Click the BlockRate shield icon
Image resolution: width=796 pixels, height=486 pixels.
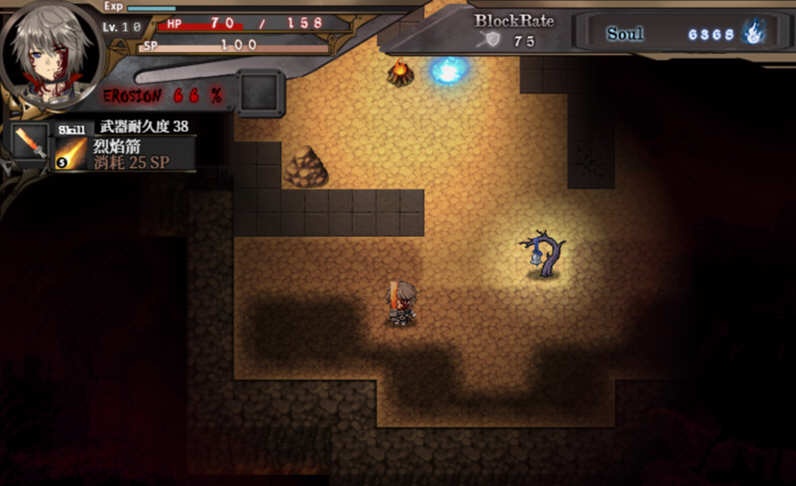(x=491, y=40)
